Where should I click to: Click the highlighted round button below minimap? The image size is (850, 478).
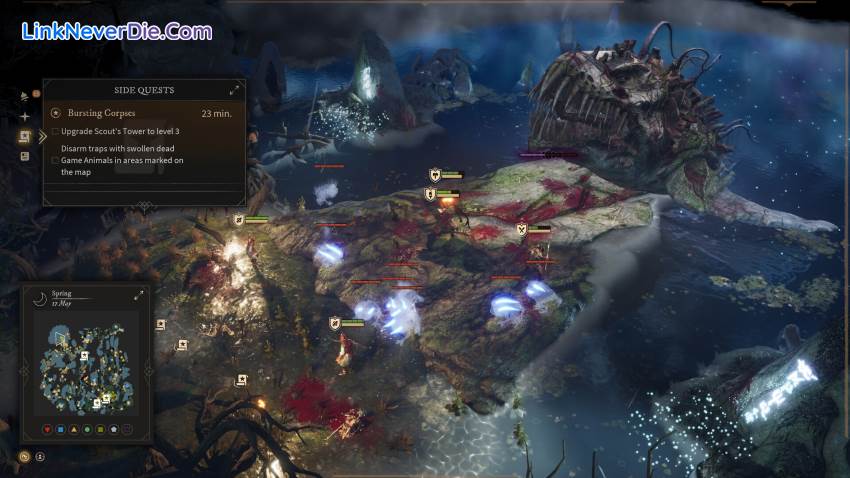pyautogui.click(x=24, y=457)
